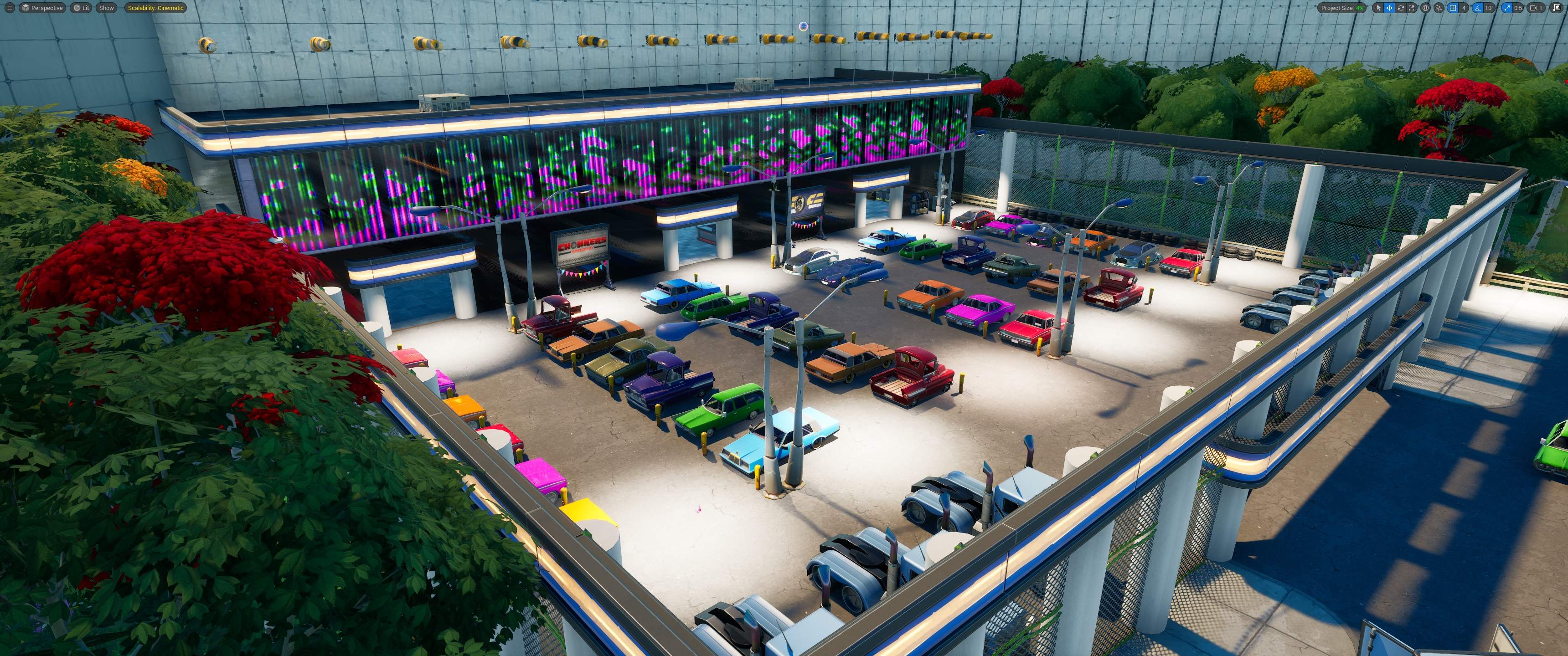Toggle surface snapping
The image size is (1568, 656).
1439,8
